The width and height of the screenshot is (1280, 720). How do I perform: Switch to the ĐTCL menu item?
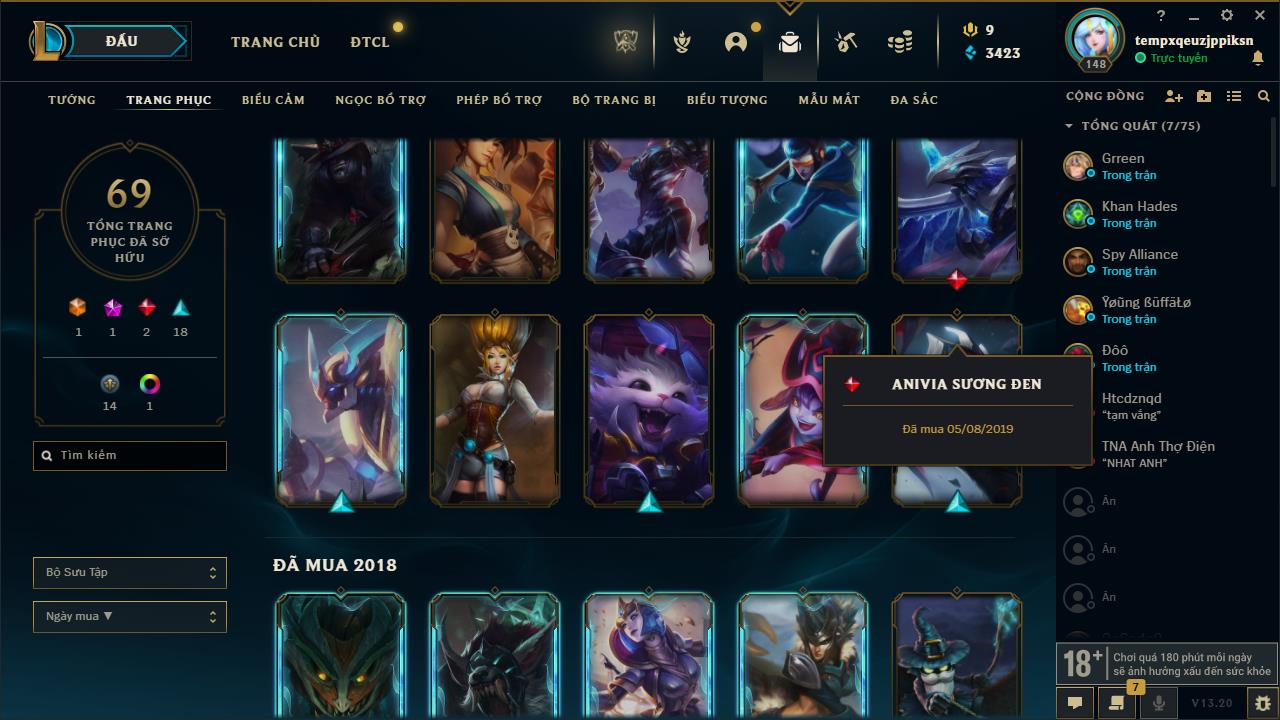369,42
